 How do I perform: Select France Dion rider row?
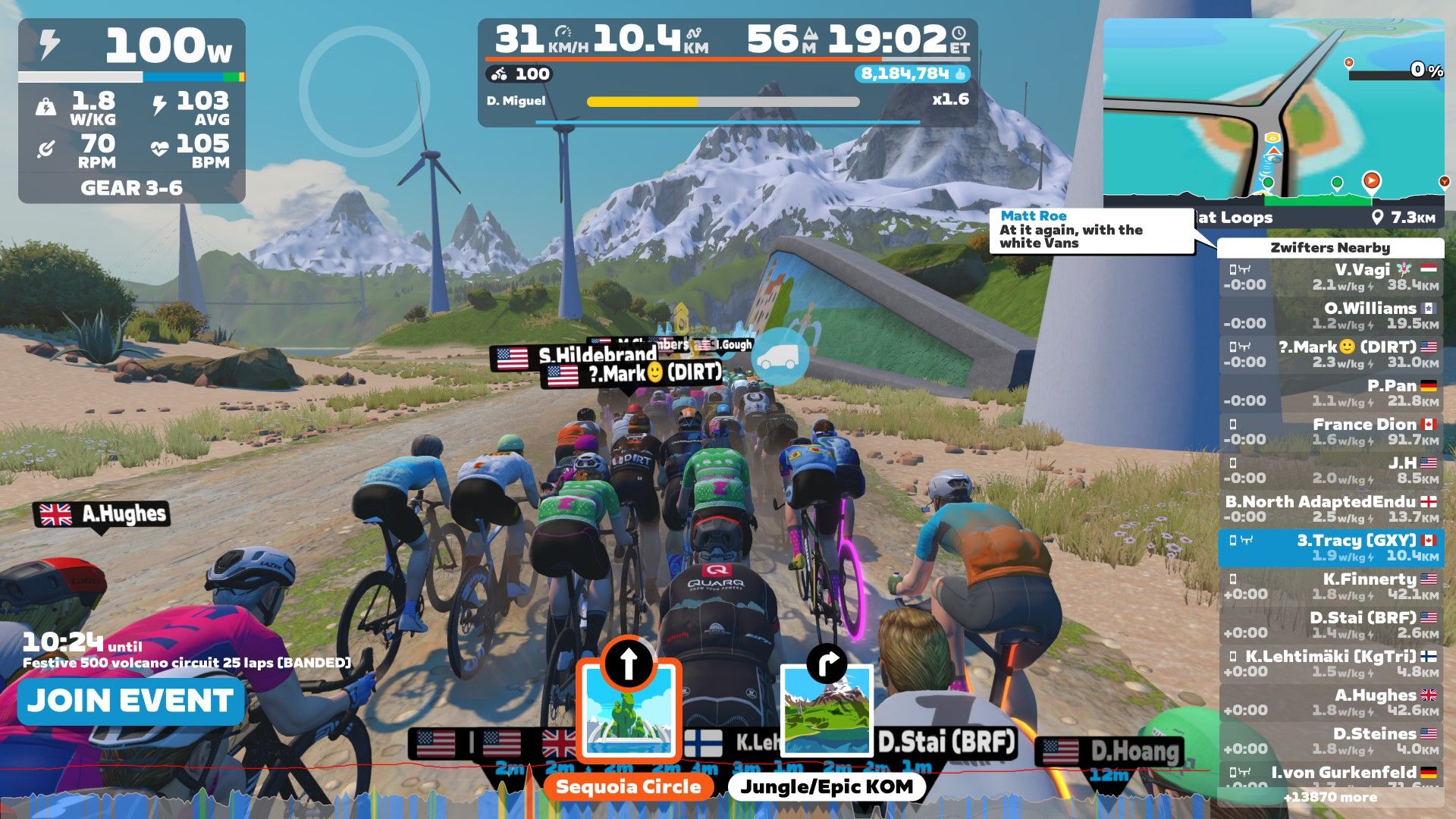click(1331, 431)
